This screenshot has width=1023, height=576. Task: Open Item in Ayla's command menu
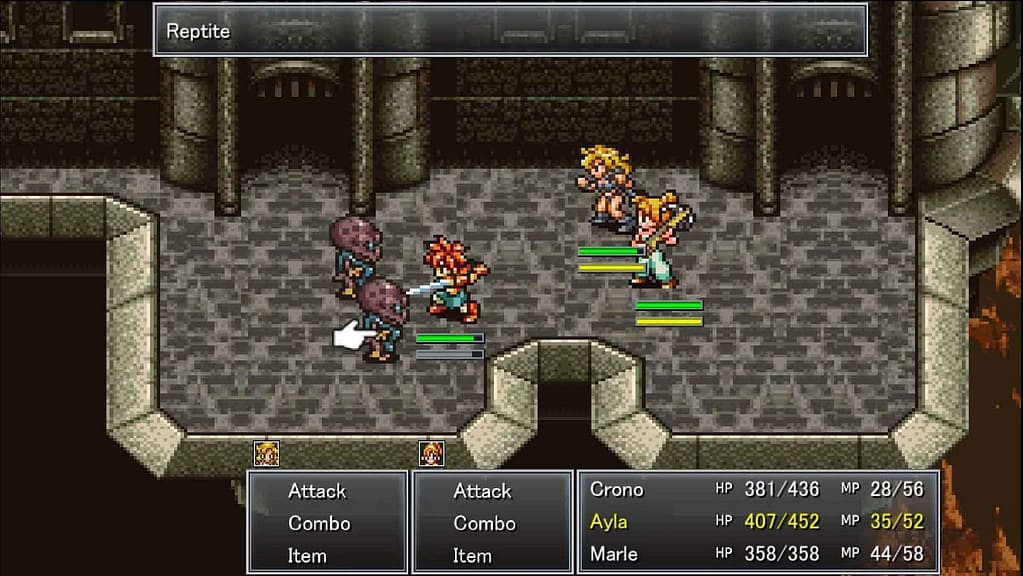pos(307,555)
